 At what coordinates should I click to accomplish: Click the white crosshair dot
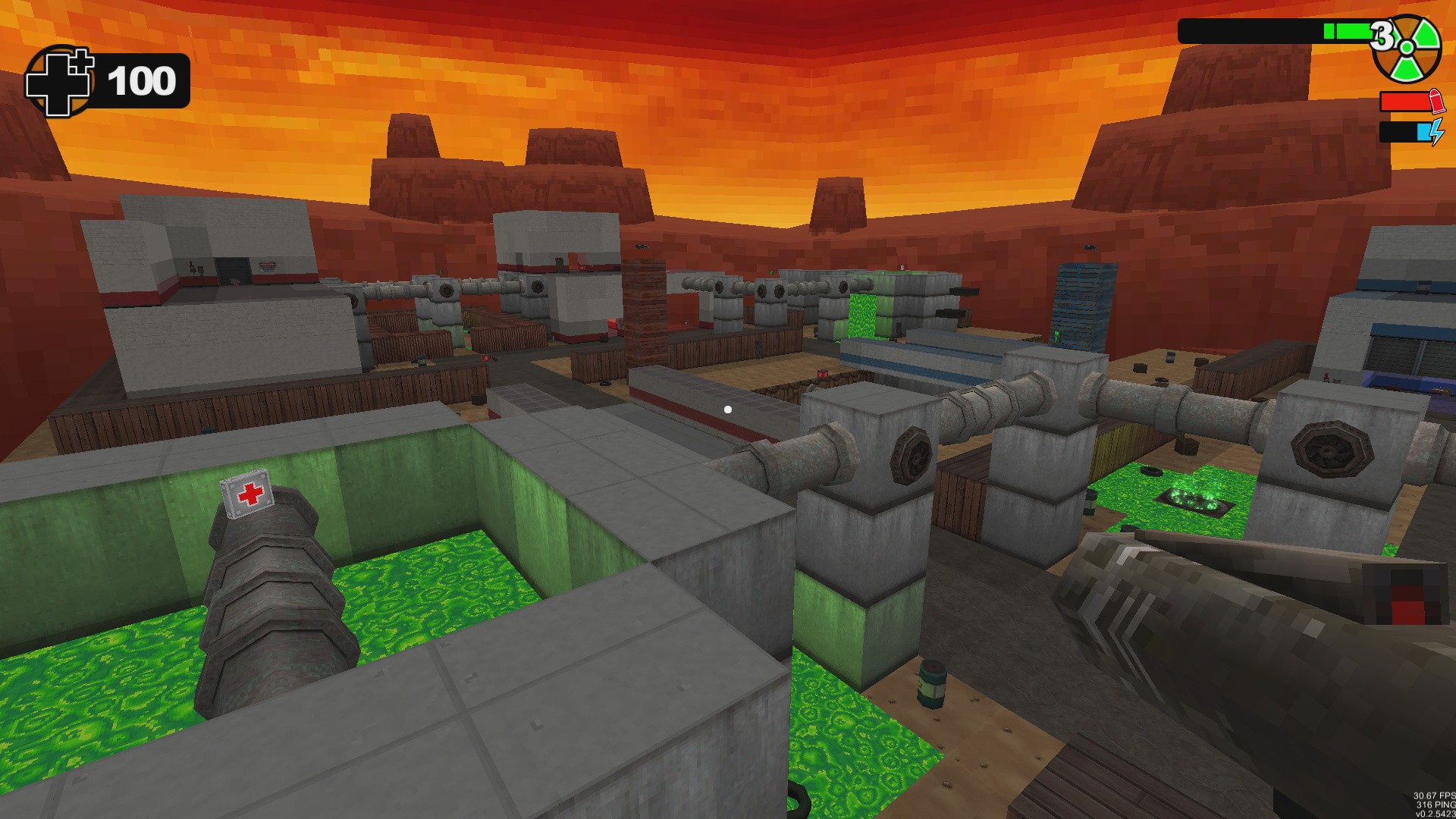pos(728,409)
